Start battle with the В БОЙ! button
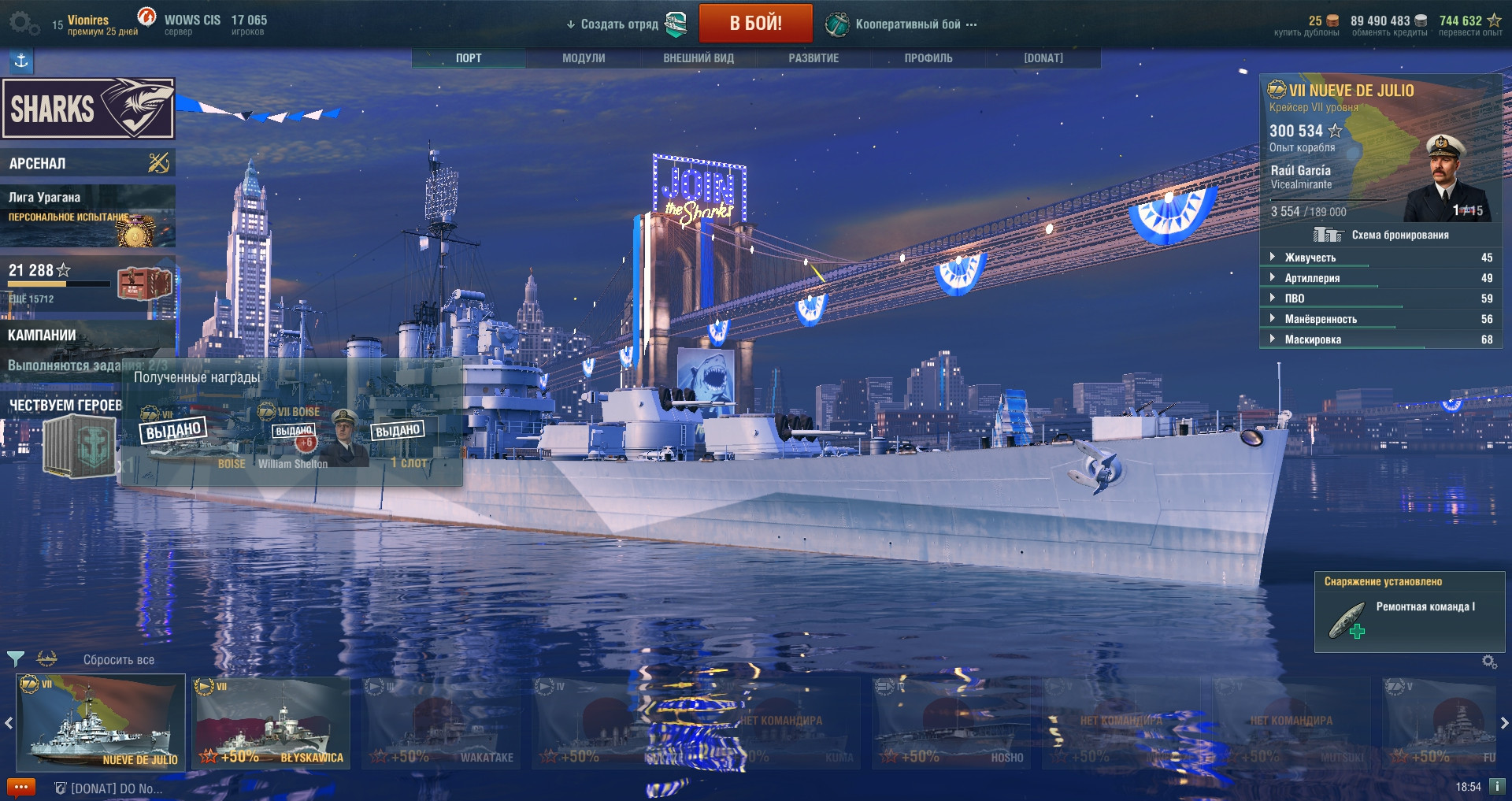Screen dimensions: 1512x801 755,24
